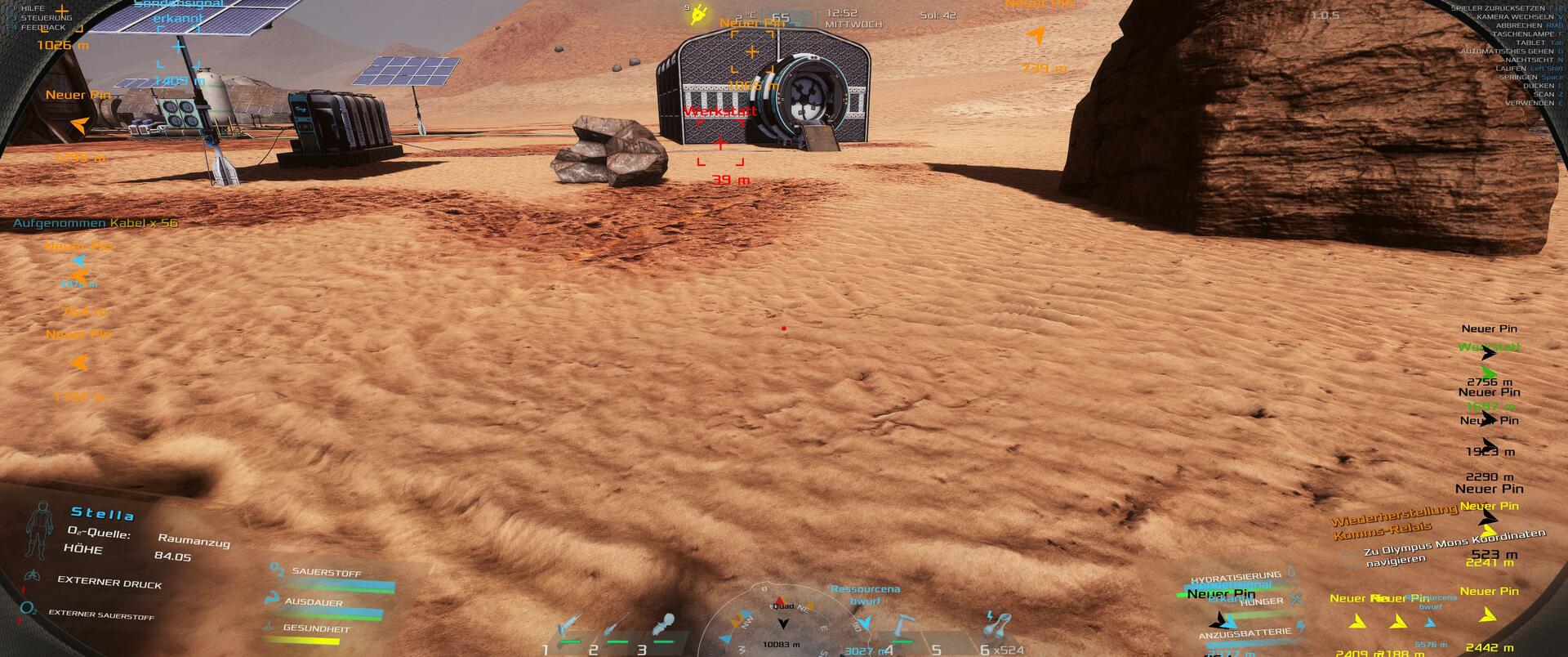Click the red Werkstatt waypoint marker
This screenshot has height=657, width=1568.
[x=720, y=144]
